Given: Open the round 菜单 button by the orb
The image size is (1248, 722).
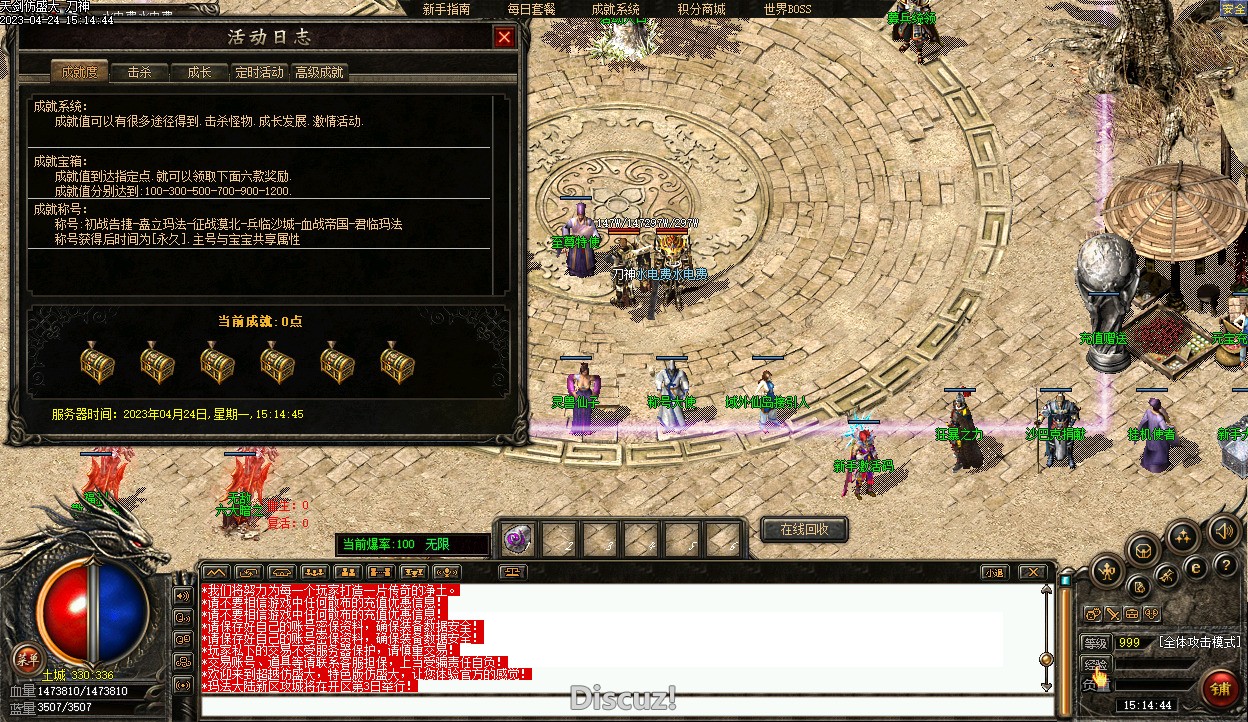Looking at the screenshot, I should coord(27,659).
